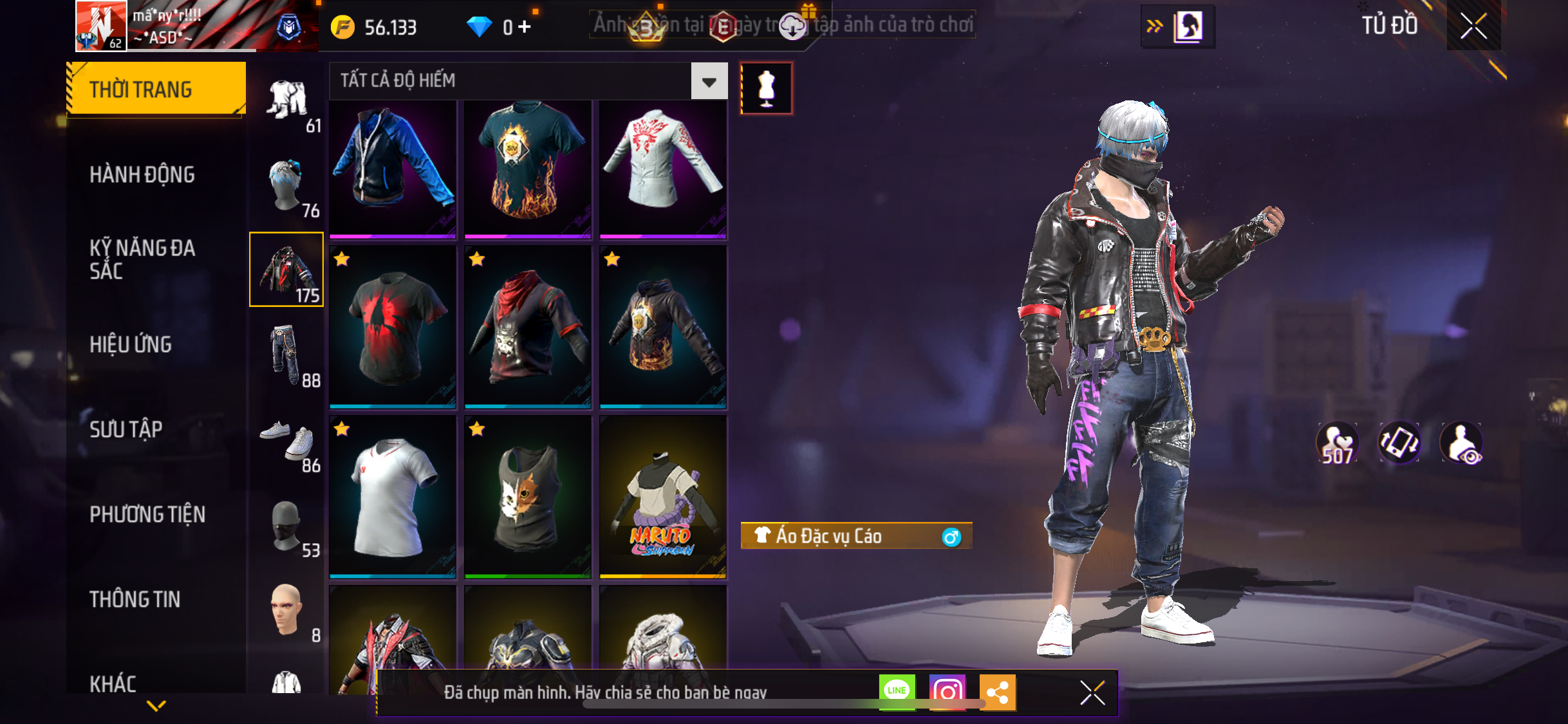The height and width of the screenshot is (724, 1568).
Task: Open the SƯU TẬP category
Action: click(126, 429)
